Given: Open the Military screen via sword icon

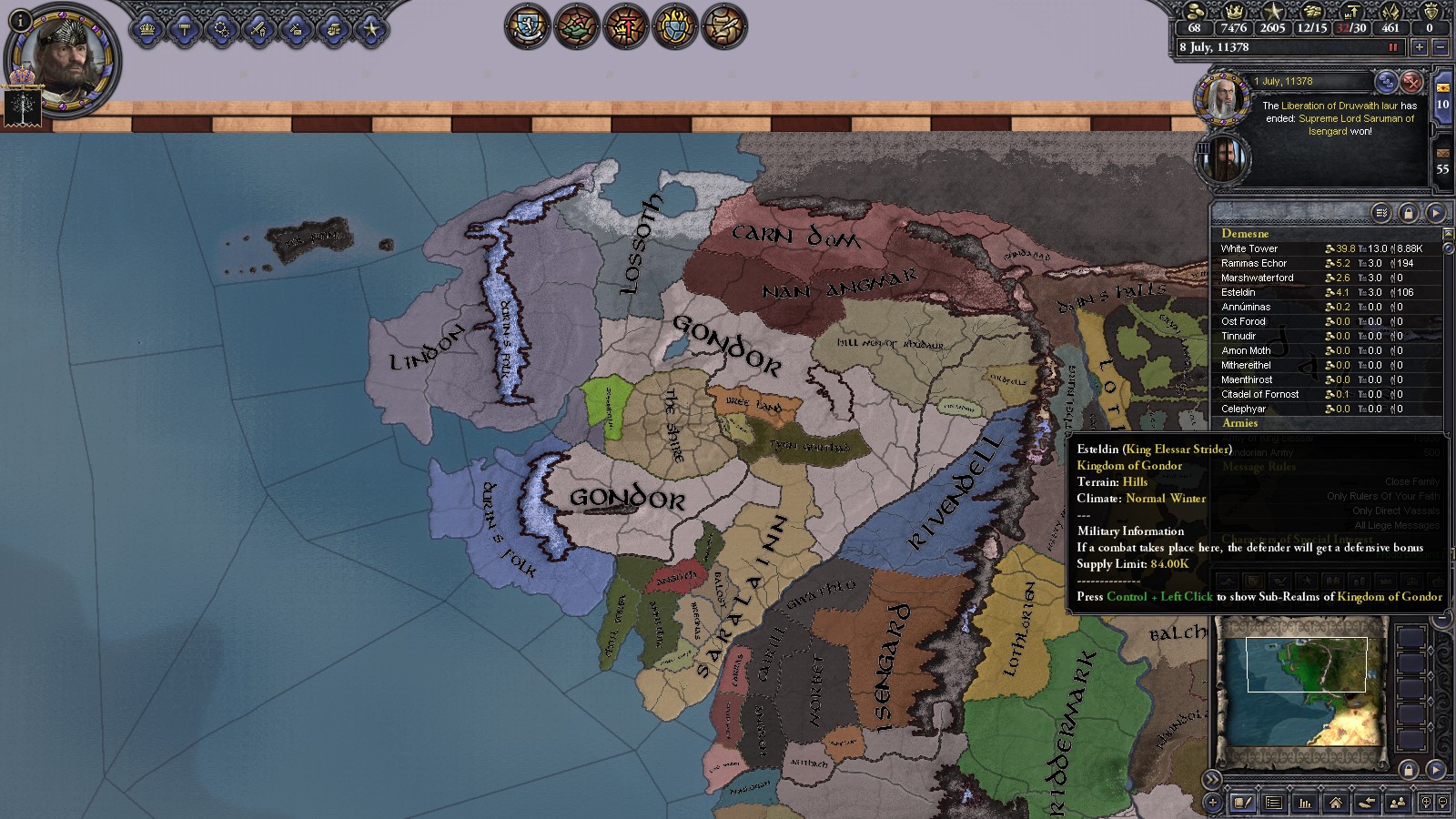Looking at the screenshot, I should tap(258, 29).
